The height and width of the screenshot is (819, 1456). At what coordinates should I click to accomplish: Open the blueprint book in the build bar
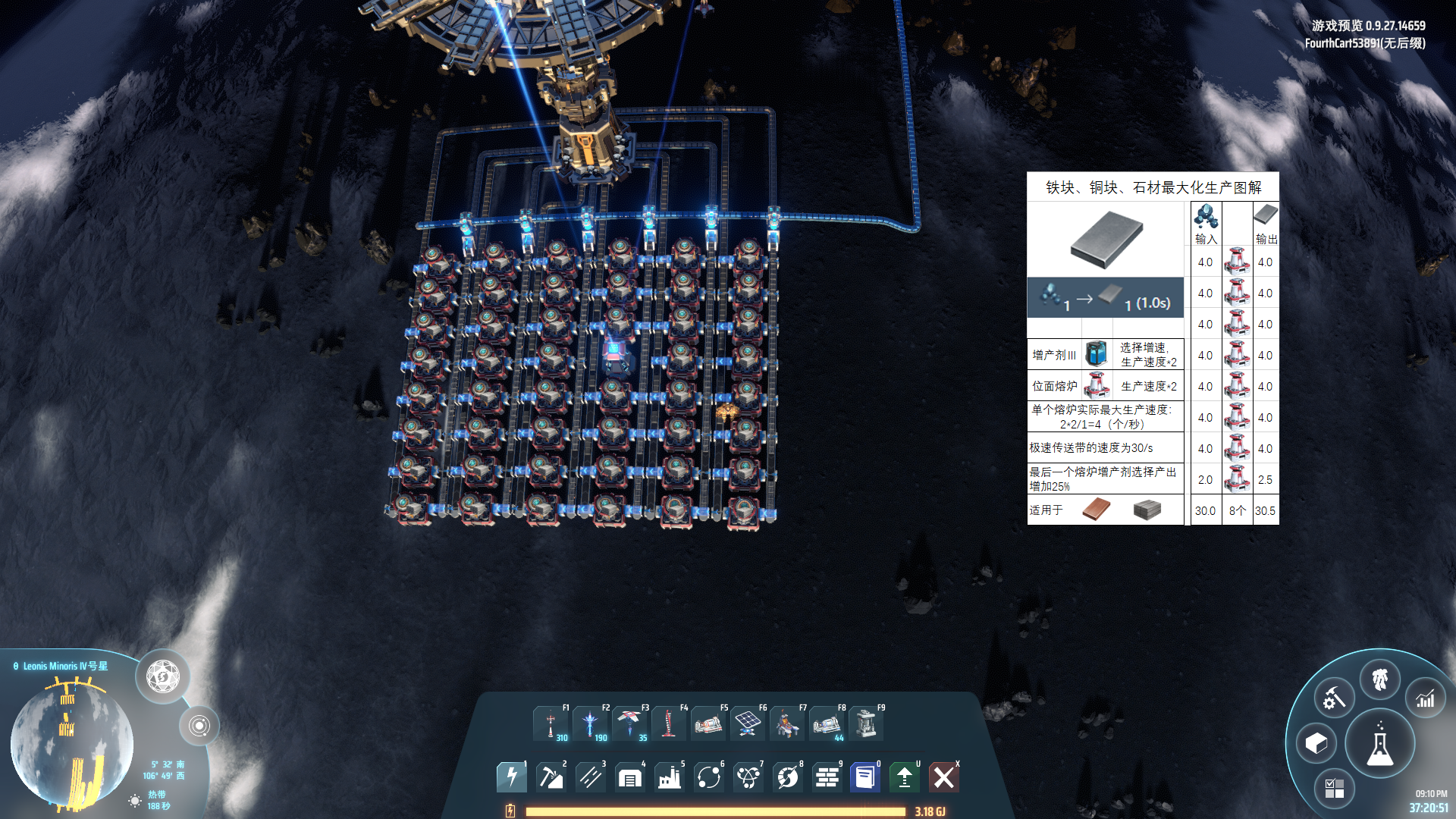[863, 777]
